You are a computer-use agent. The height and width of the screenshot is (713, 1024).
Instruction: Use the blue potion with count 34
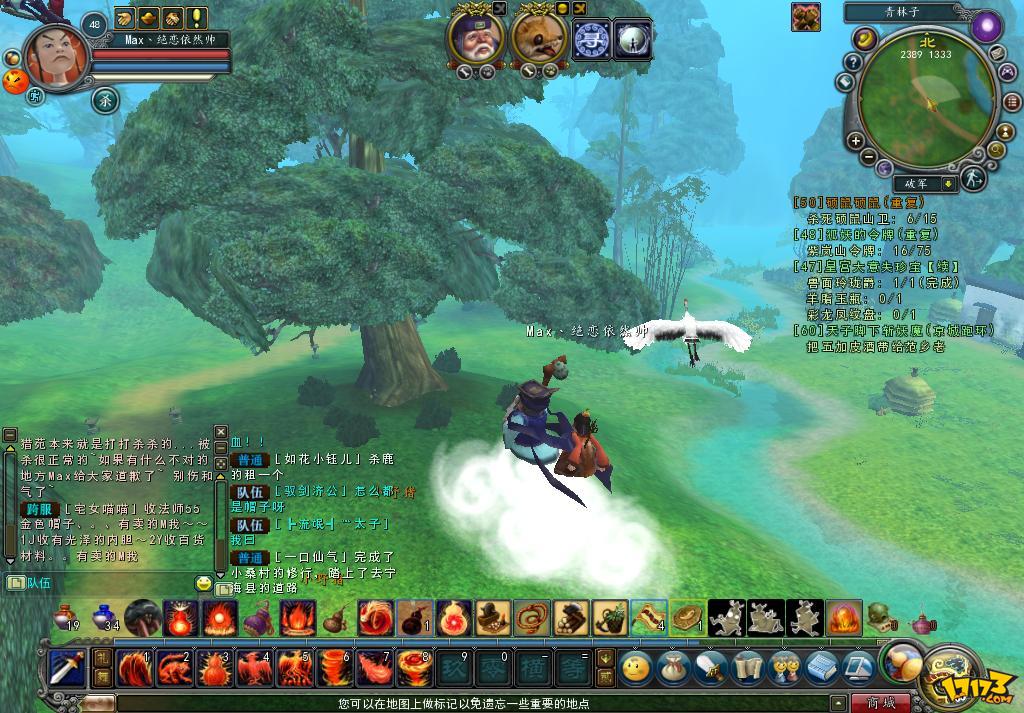pos(103,618)
